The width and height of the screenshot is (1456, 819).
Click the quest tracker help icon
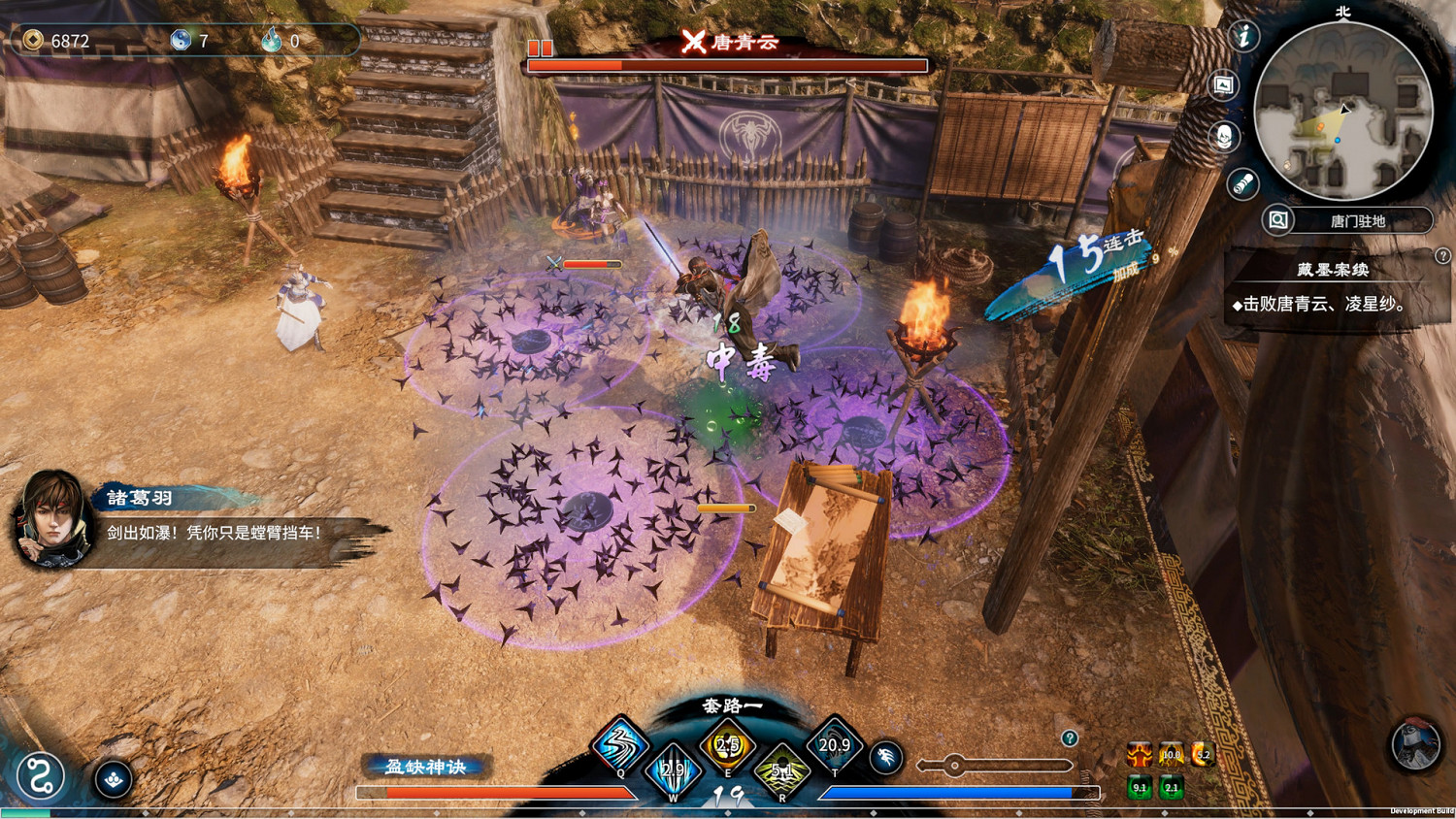pos(1442,256)
